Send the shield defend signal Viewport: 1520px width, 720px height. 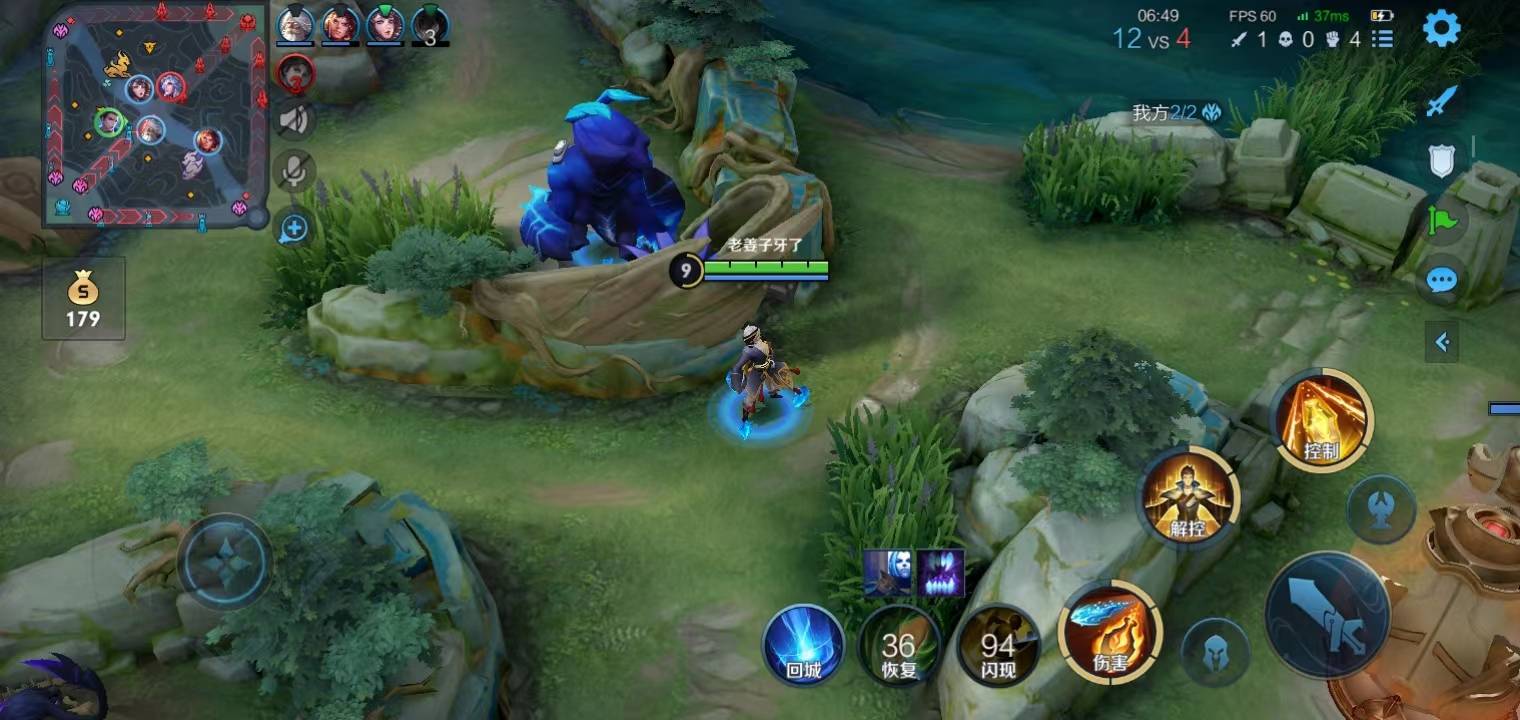click(x=1441, y=160)
